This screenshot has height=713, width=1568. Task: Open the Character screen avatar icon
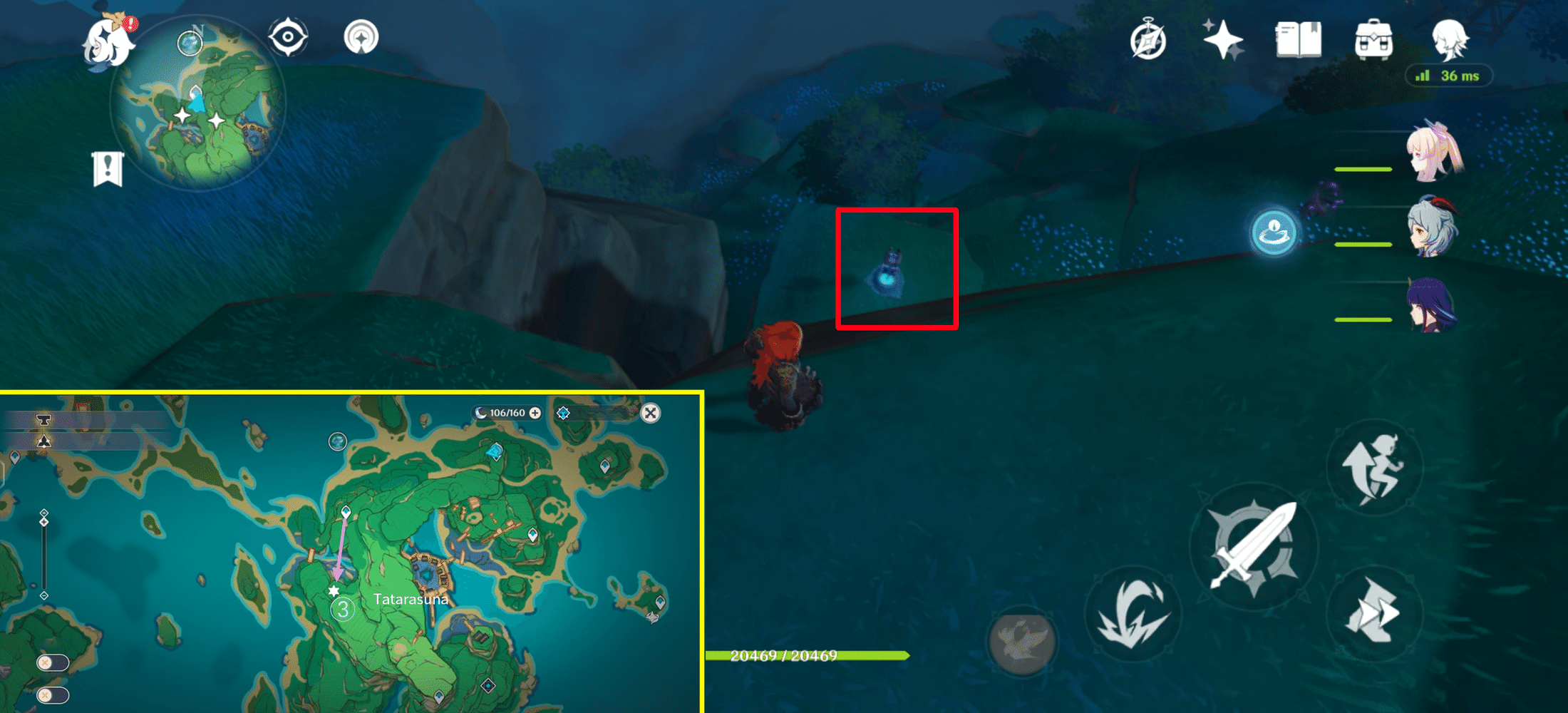(1450, 39)
